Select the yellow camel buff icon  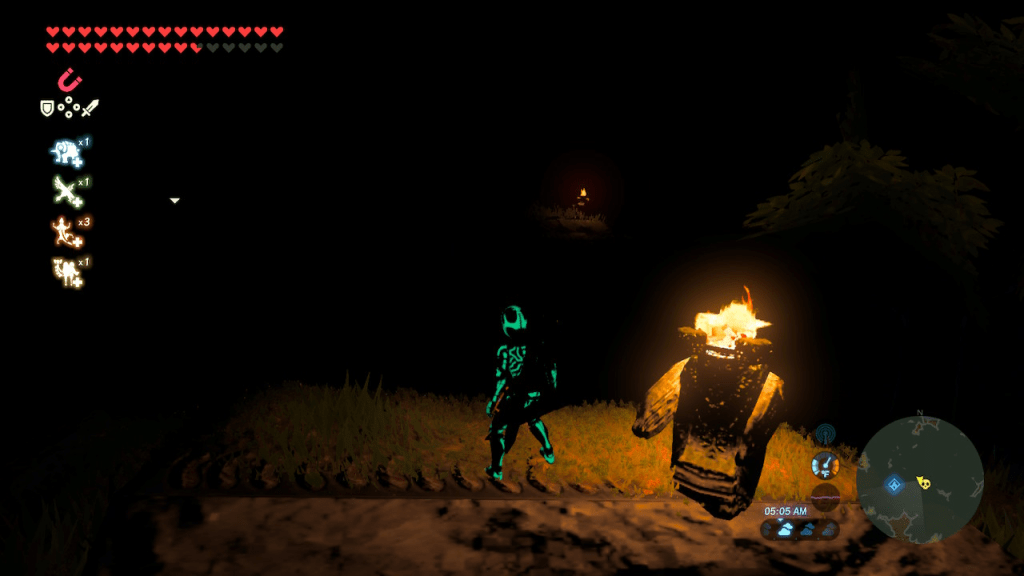[x=67, y=270]
